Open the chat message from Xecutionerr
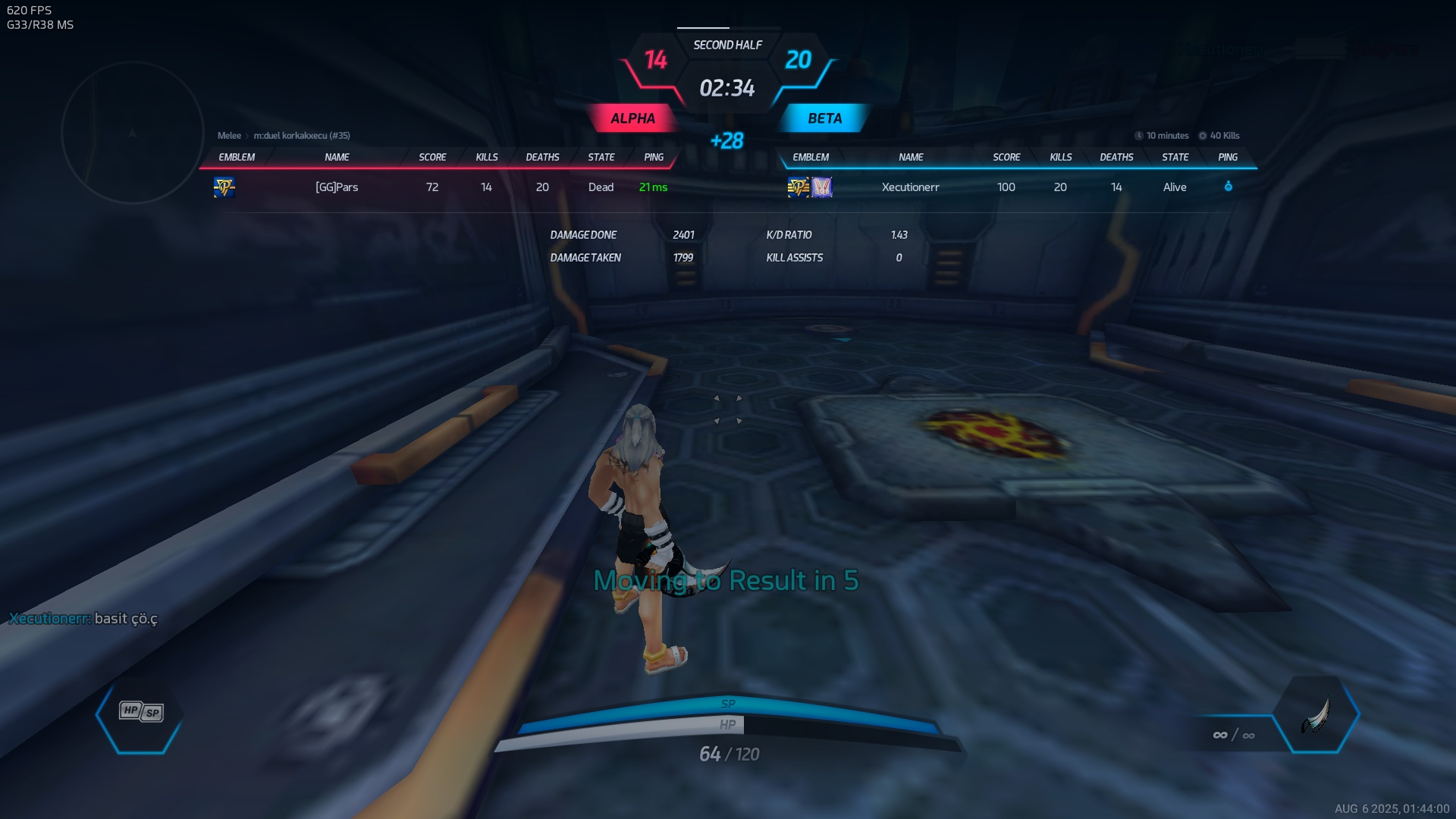The width and height of the screenshot is (1456, 819). tap(83, 619)
